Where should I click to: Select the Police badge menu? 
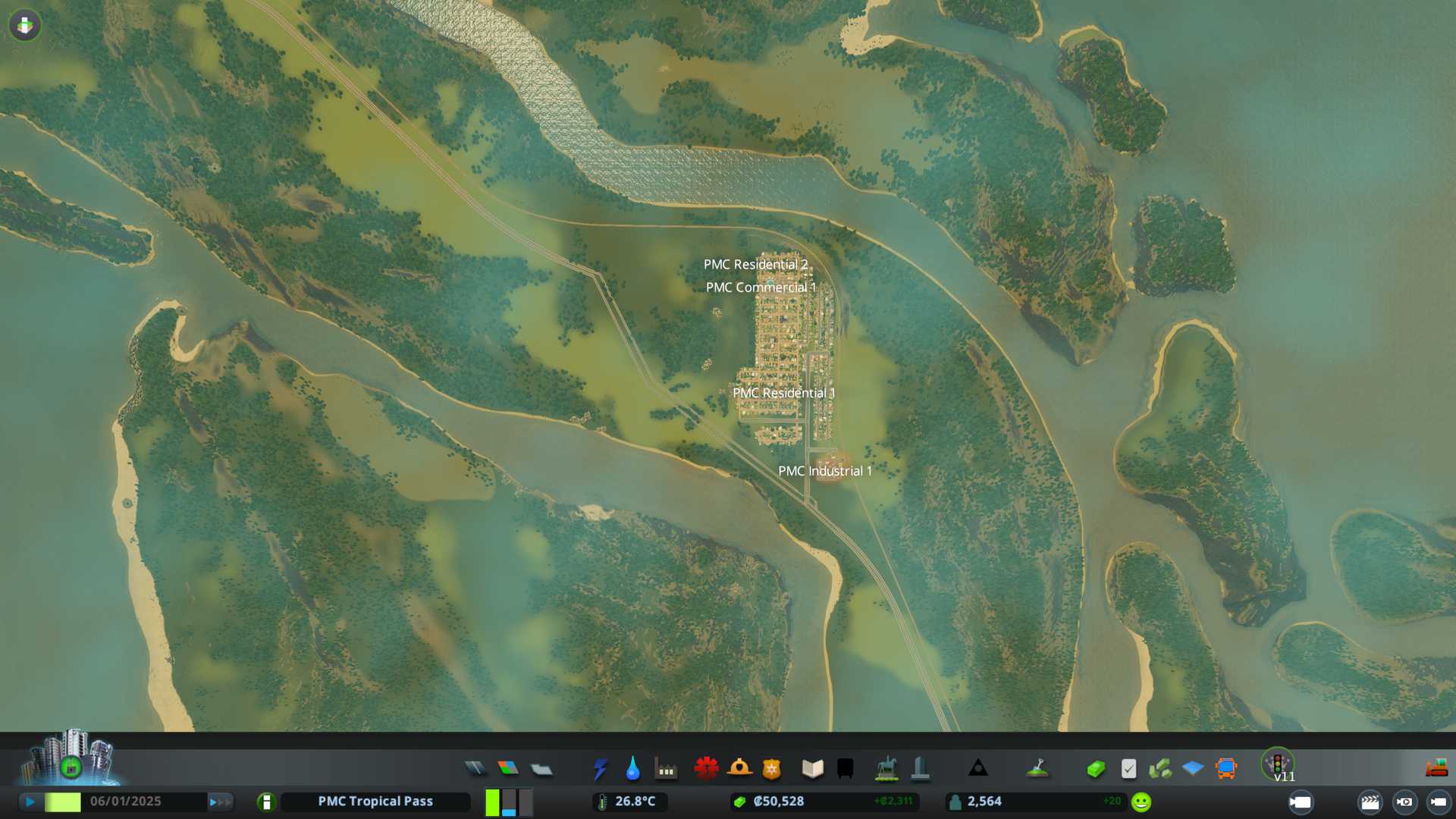coord(771,769)
